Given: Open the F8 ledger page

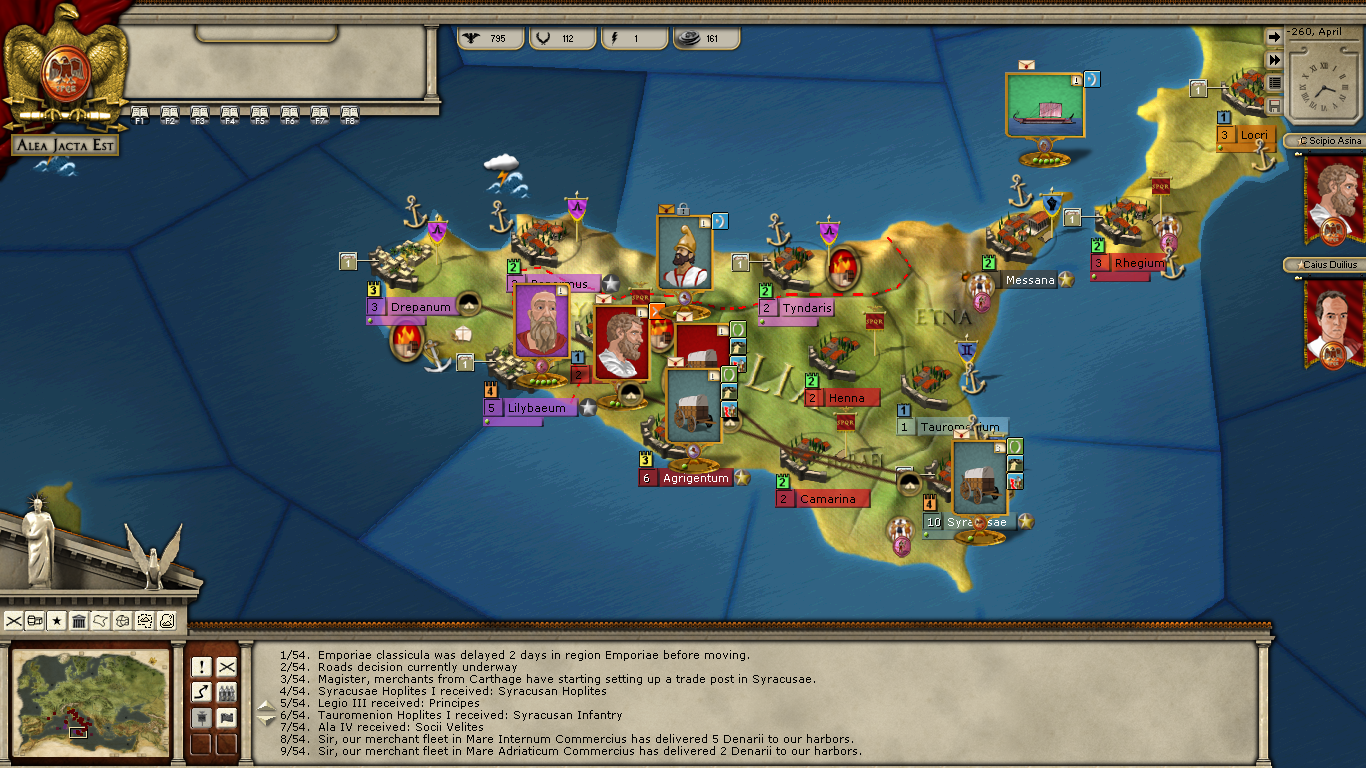Looking at the screenshot, I should click(x=350, y=114).
